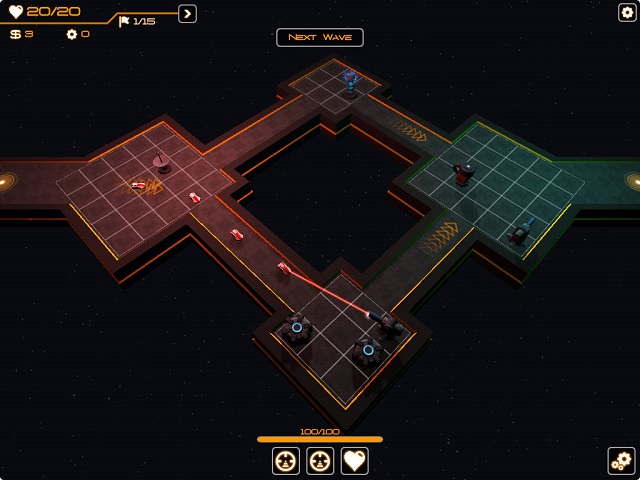The image size is (640, 480).
Task: Click the arrow button beside the wave counter
Action: tap(187, 14)
